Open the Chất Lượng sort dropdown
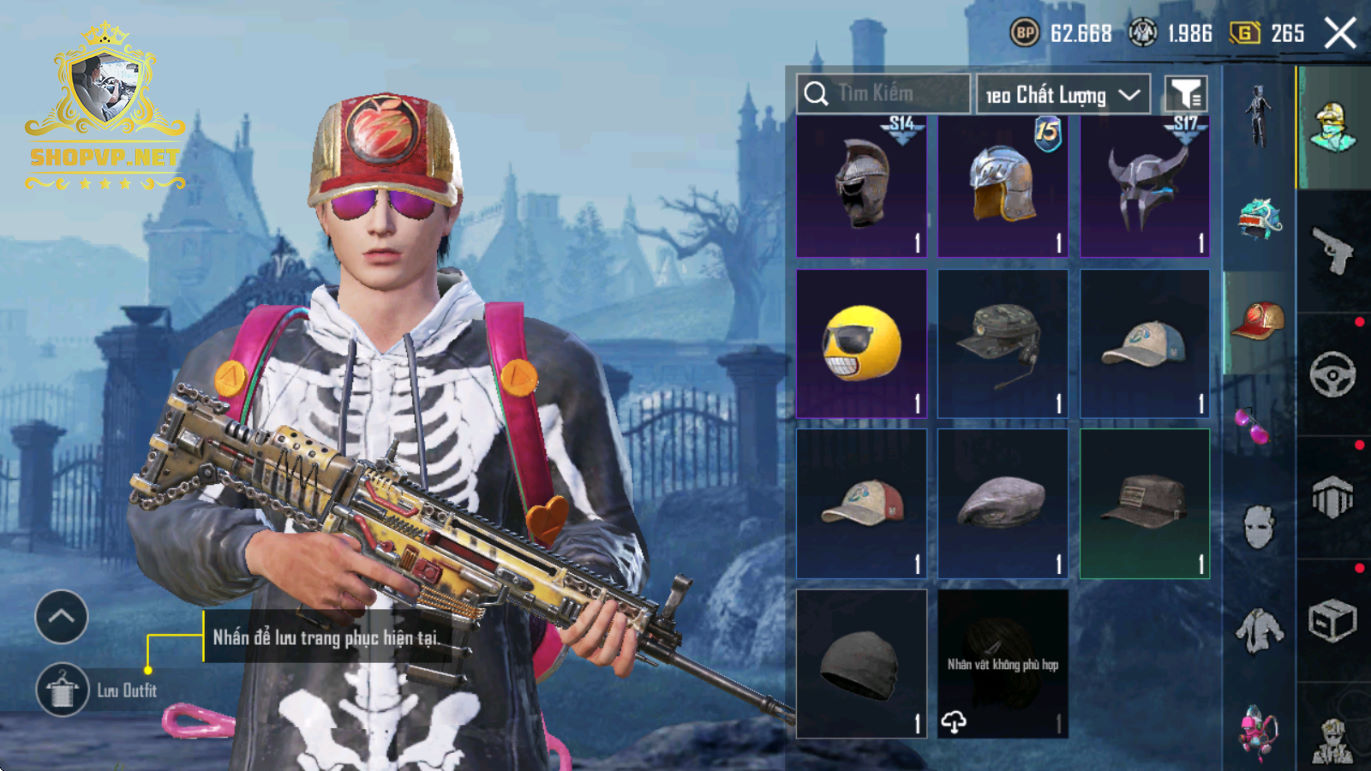Viewport: 1371px width, 771px height. (1063, 95)
